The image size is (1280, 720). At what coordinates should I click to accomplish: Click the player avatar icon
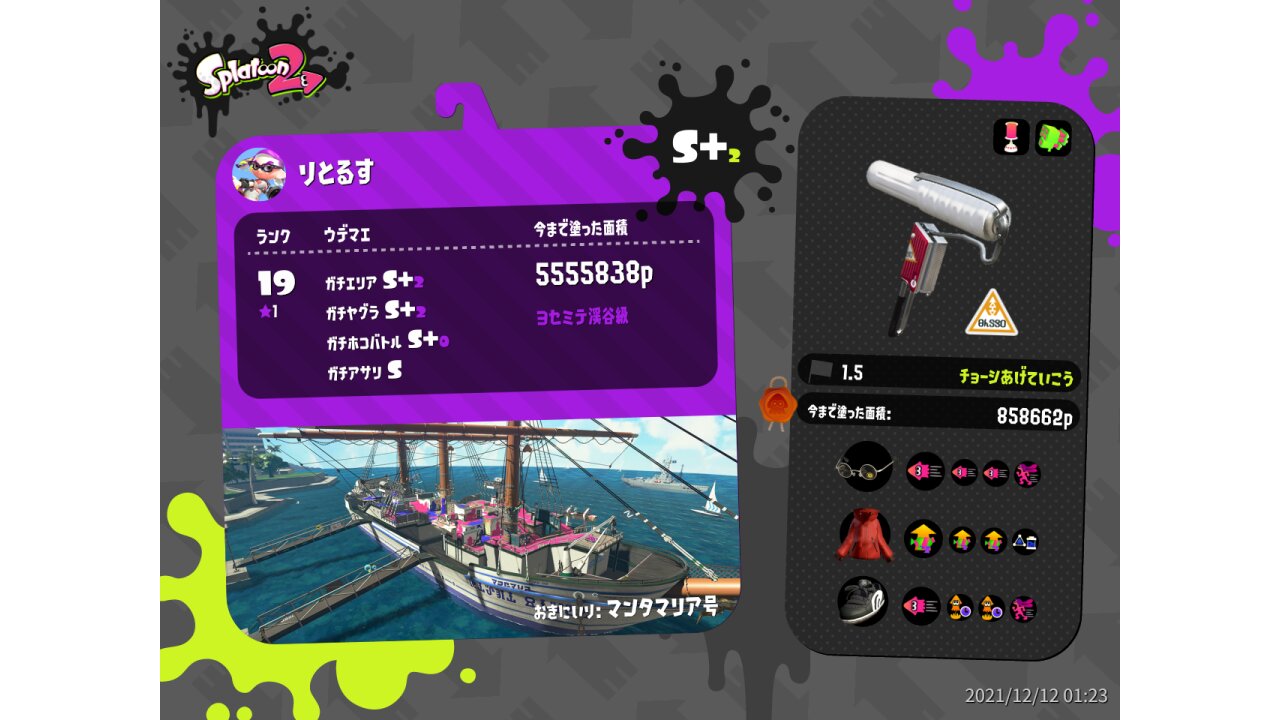pyautogui.click(x=259, y=174)
